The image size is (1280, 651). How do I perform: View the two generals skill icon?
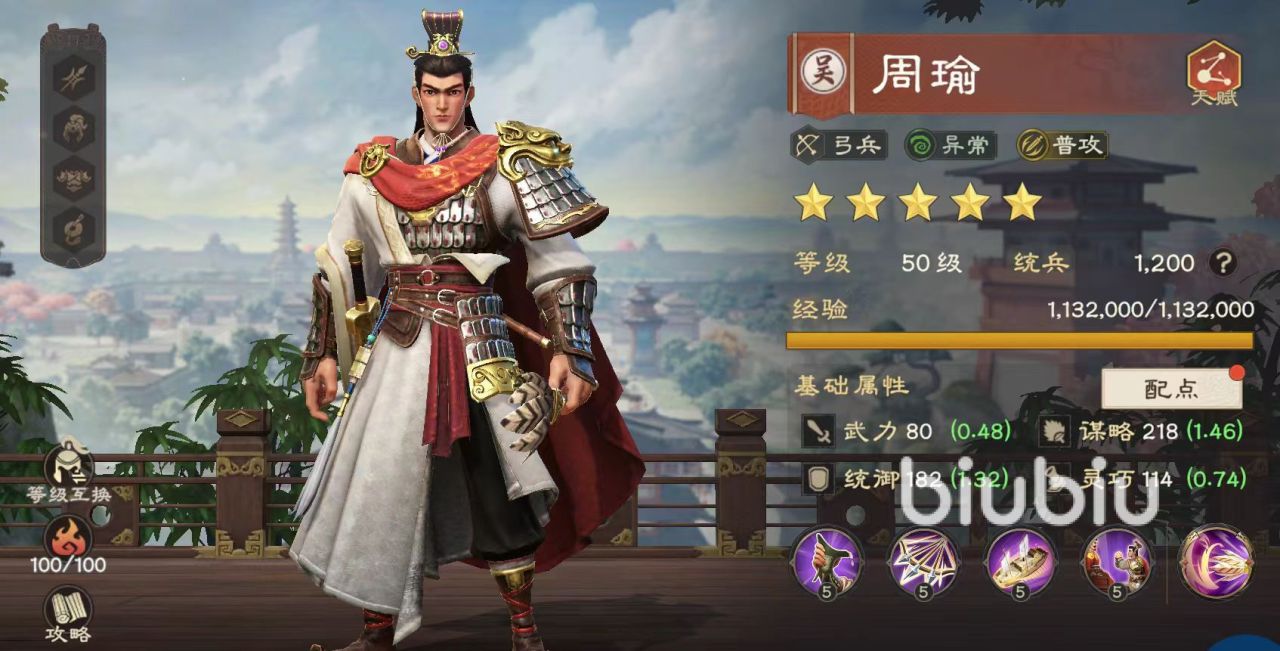click(1116, 559)
